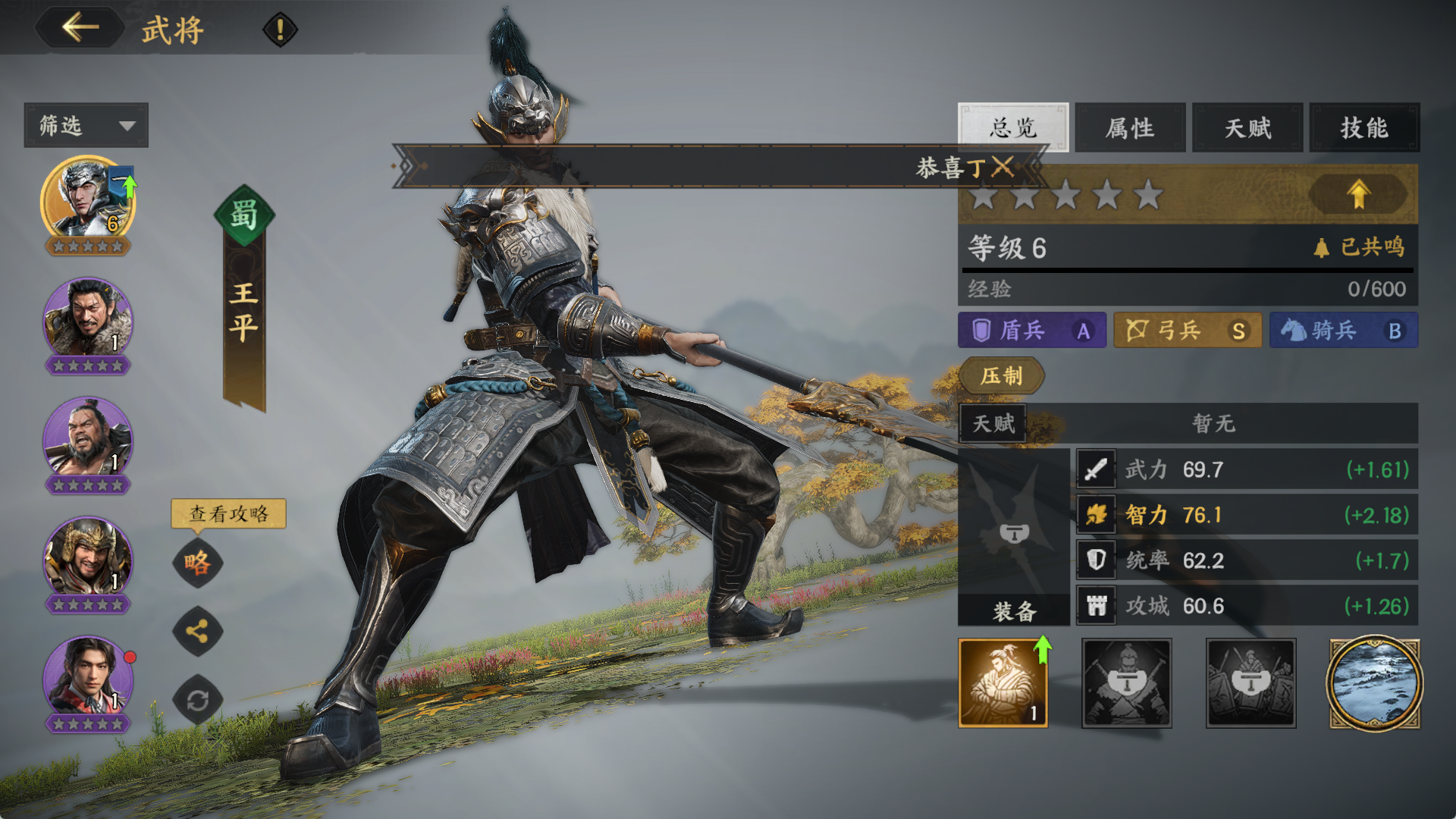
Task: Select the orange skill icon with level 1
Action: click(x=1003, y=682)
